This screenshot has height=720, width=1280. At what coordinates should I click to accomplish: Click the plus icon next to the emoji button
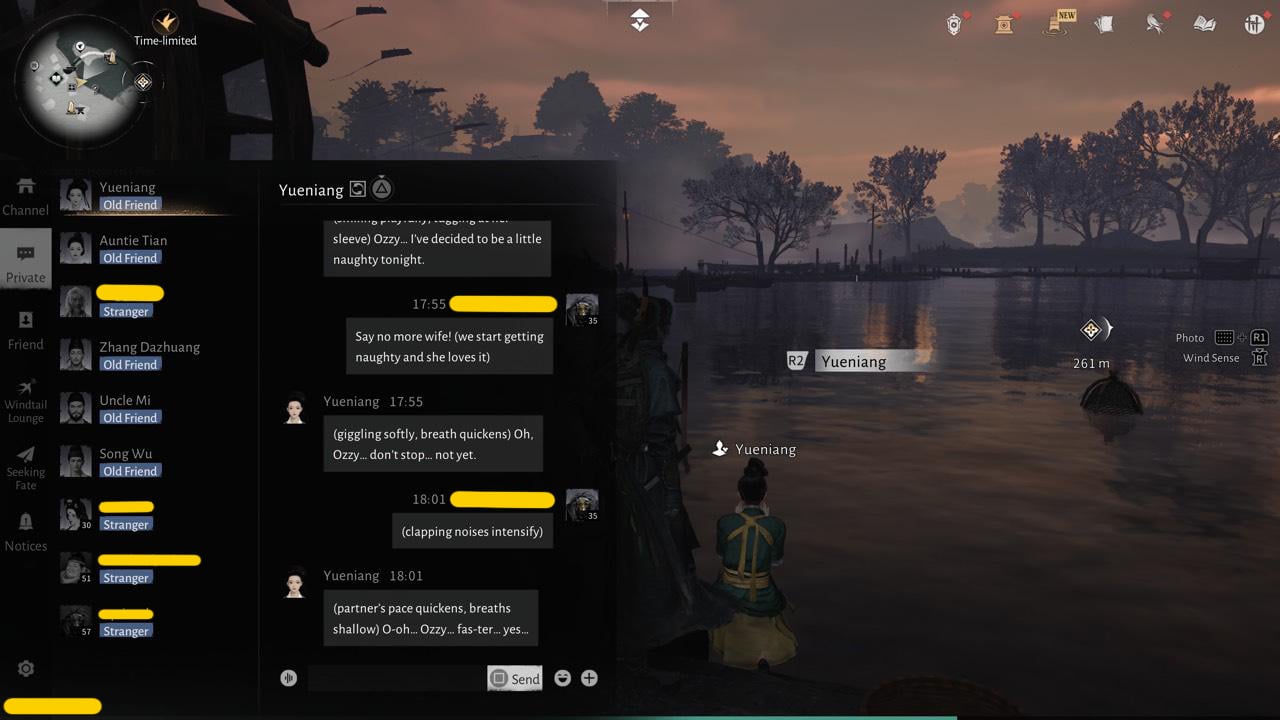click(x=589, y=677)
